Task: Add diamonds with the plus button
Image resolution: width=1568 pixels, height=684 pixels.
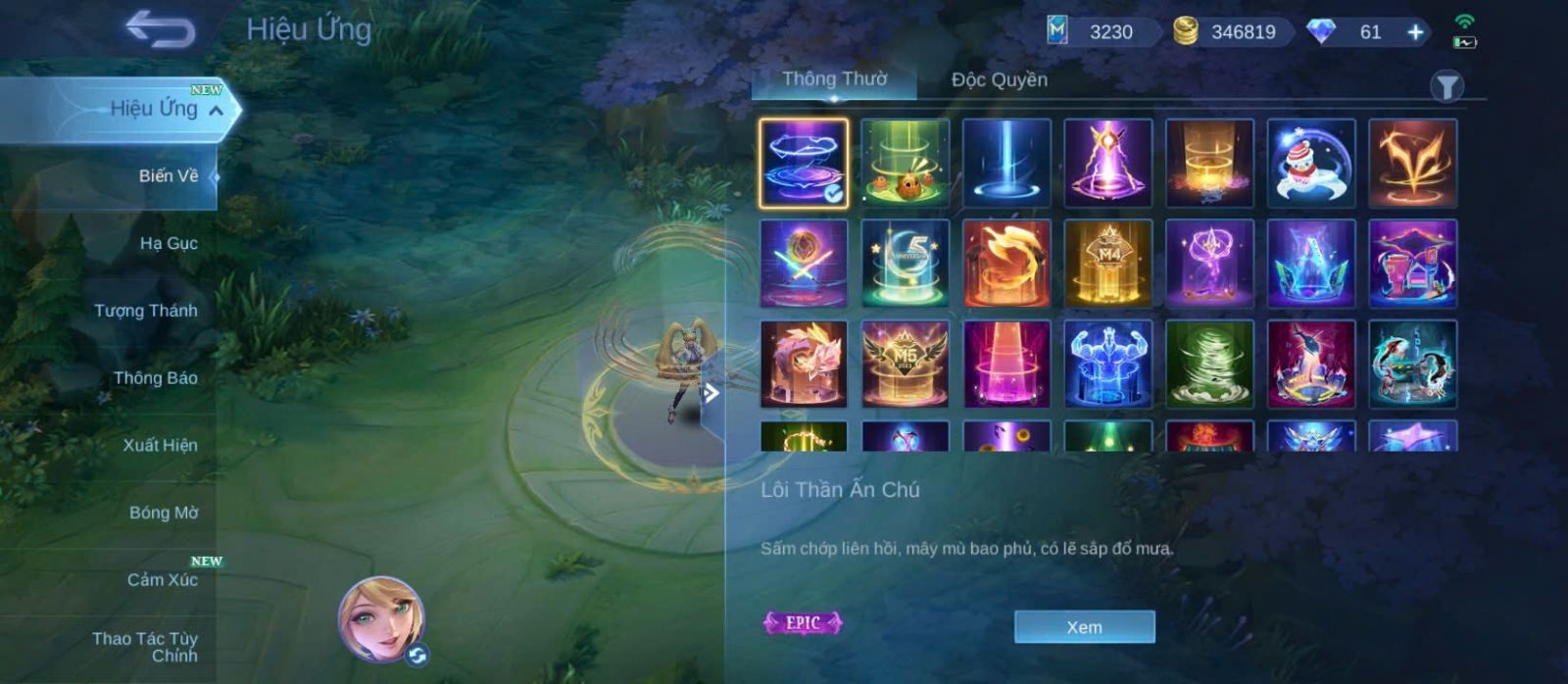Action: click(x=1415, y=32)
